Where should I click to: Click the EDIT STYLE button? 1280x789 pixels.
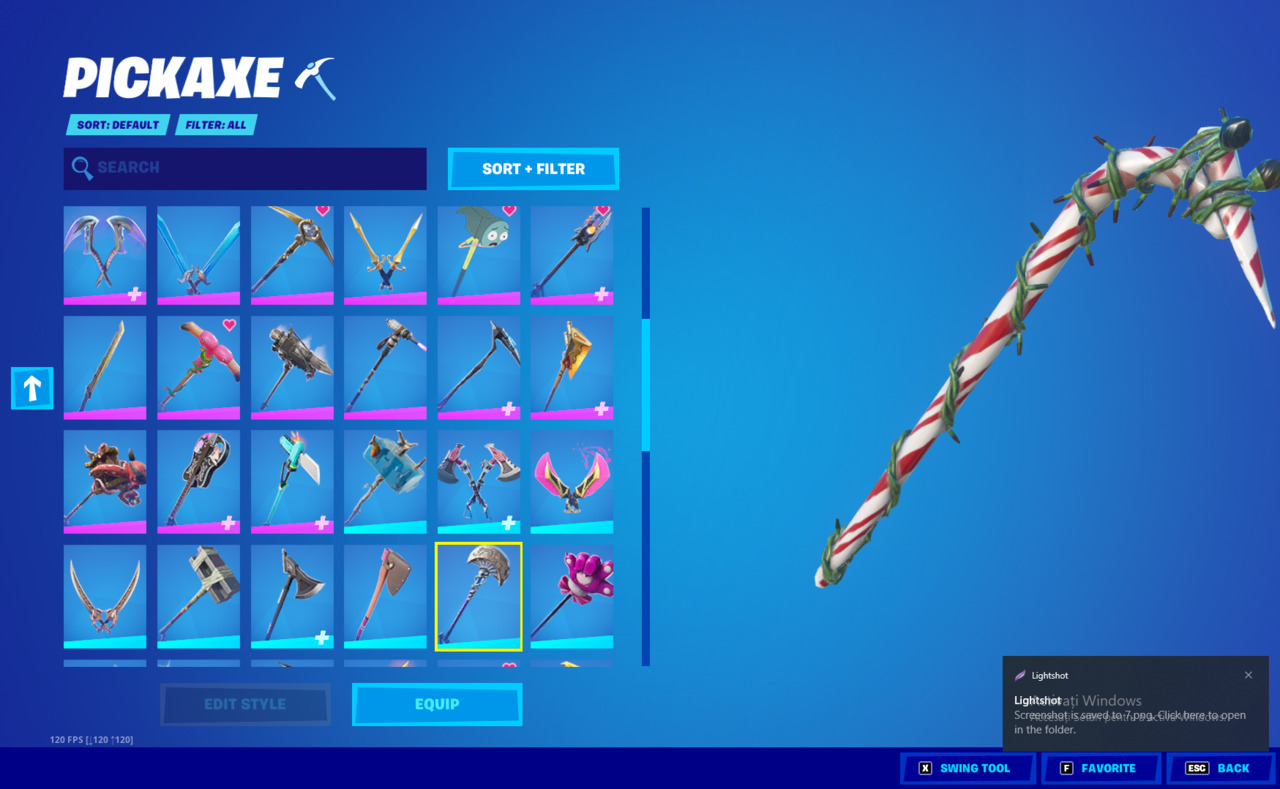pyautogui.click(x=245, y=704)
